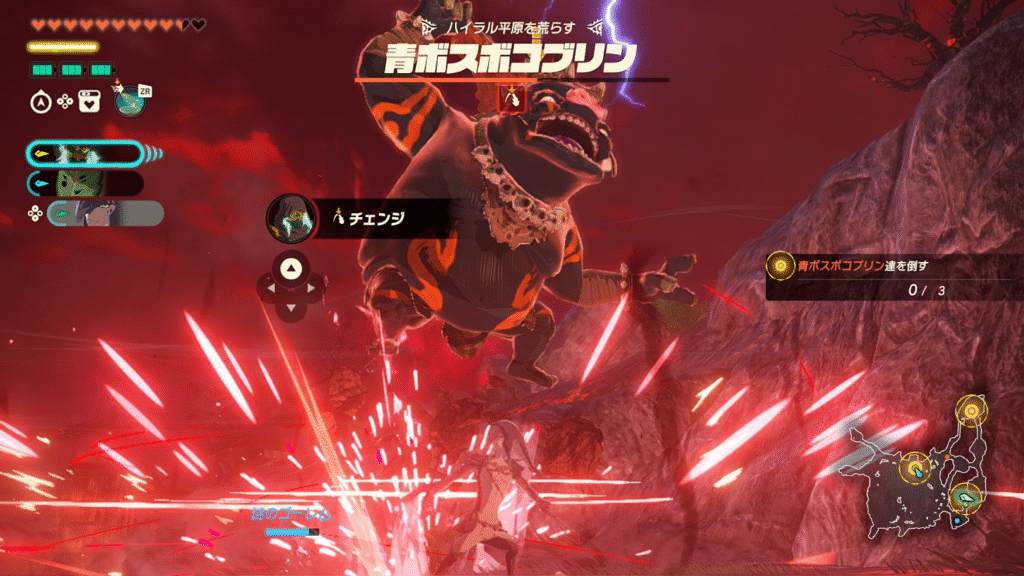Select the チェンジ character change portrait
The width and height of the screenshot is (1024, 576).
click(x=289, y=216)
